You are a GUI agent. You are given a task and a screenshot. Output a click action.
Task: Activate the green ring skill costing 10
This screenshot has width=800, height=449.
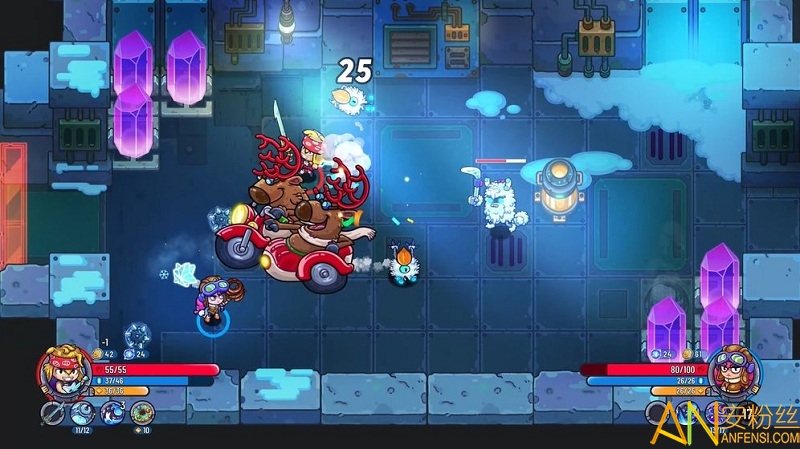[142, 412]
